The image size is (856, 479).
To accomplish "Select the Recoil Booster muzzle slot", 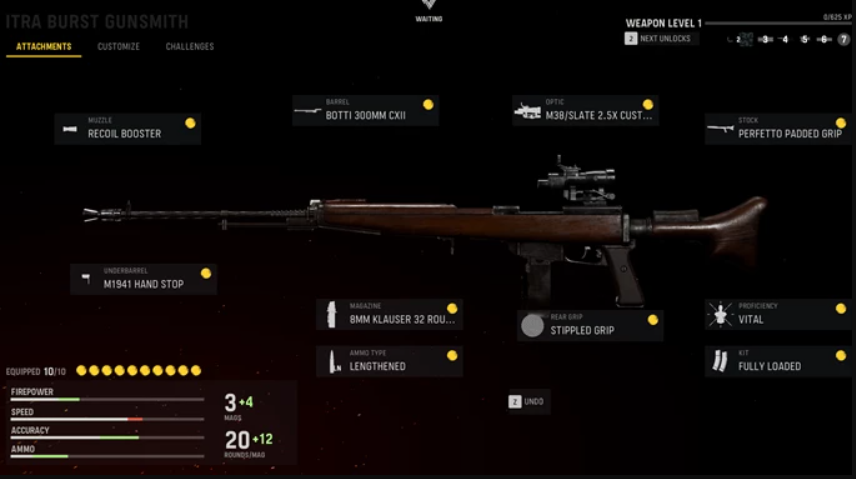I will pyautogui.click(x=127, y=129).
